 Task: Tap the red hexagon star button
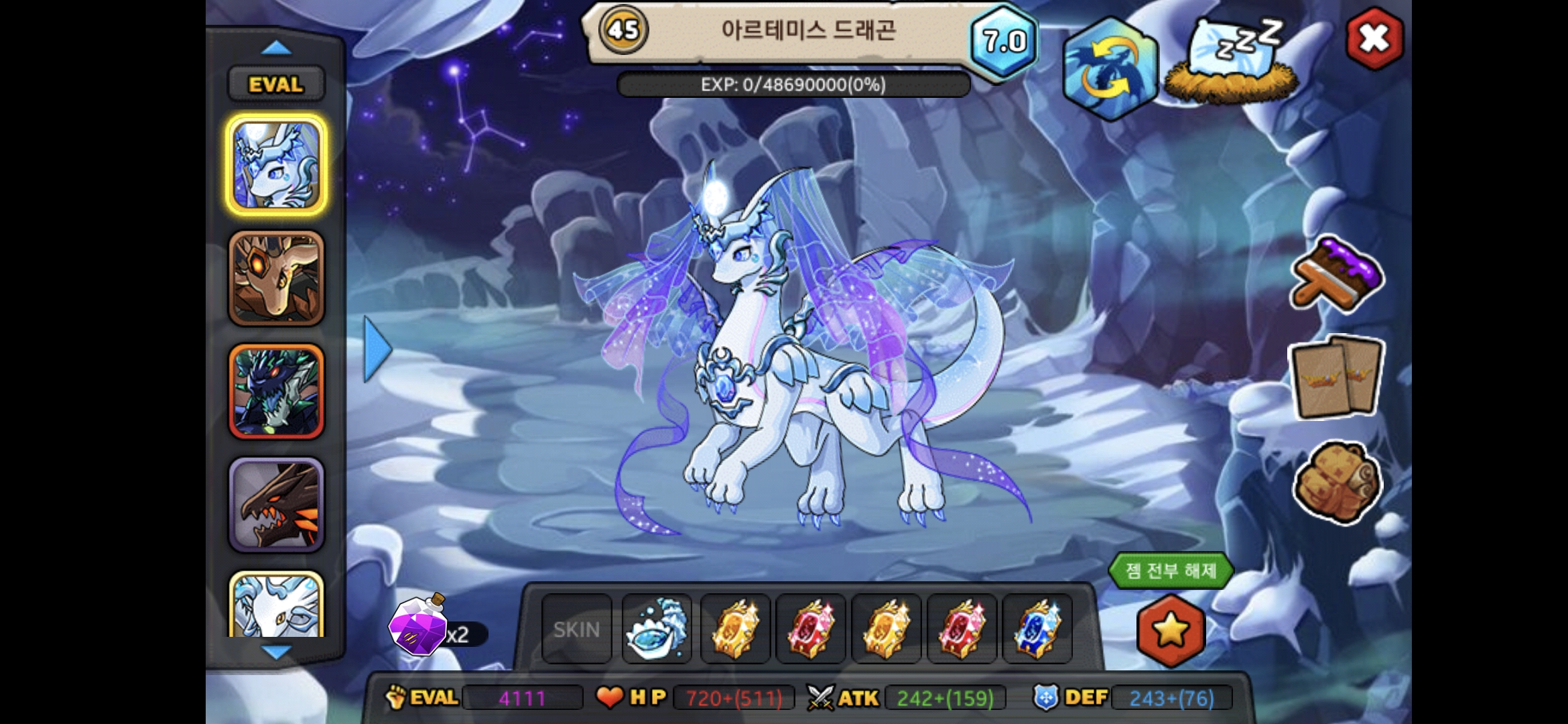point(1171,630)
